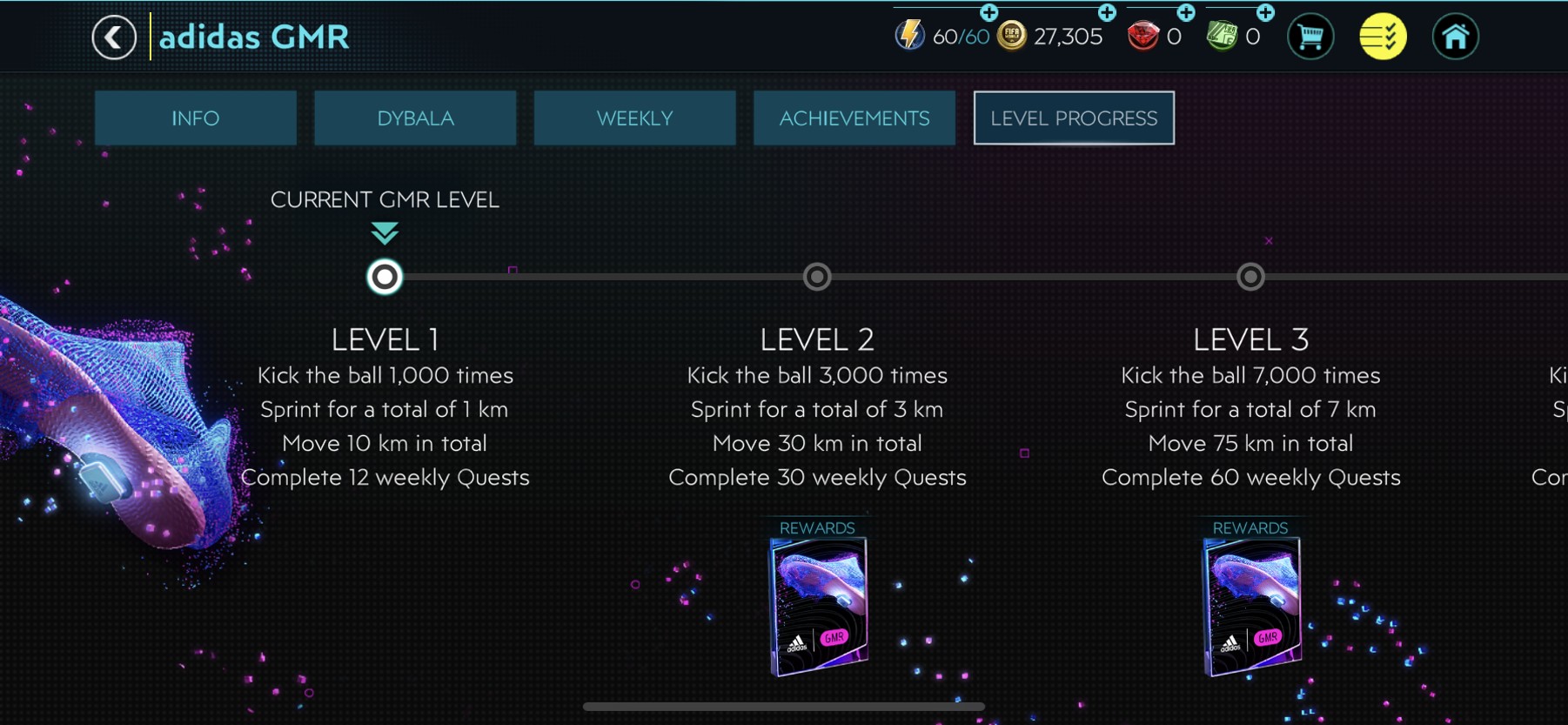1568x725 pixels.
Task: Open the shopping cart store
Action: point(1310,37)
